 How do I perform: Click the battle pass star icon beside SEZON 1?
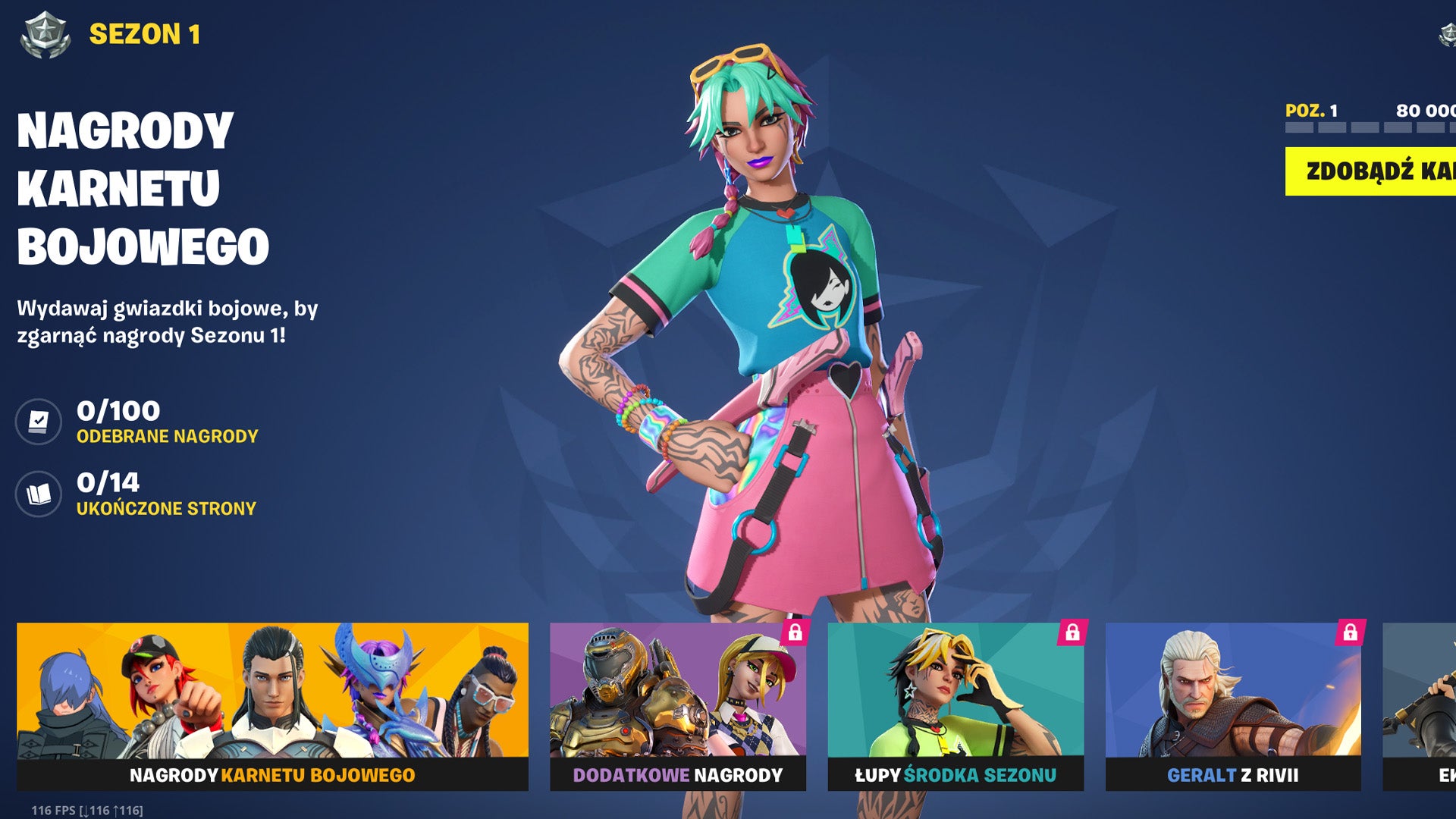coord(45,32)
